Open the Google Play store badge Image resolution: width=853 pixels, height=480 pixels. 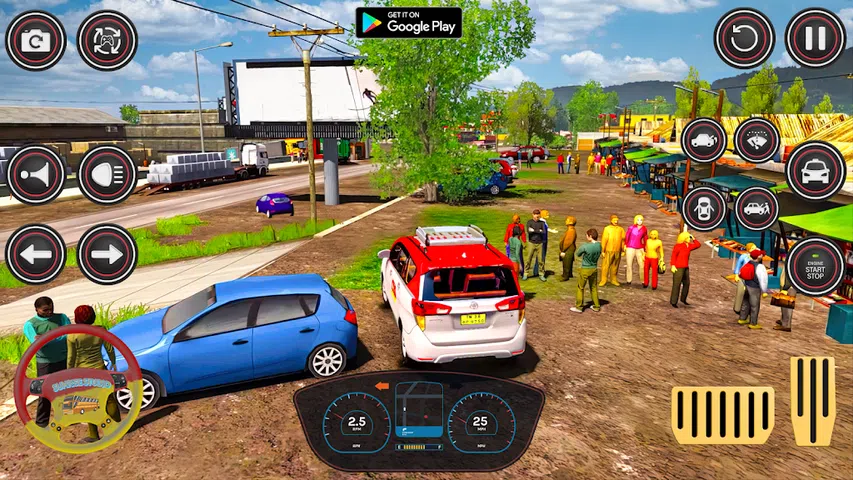pyautogui.click(x=408, y=22)
